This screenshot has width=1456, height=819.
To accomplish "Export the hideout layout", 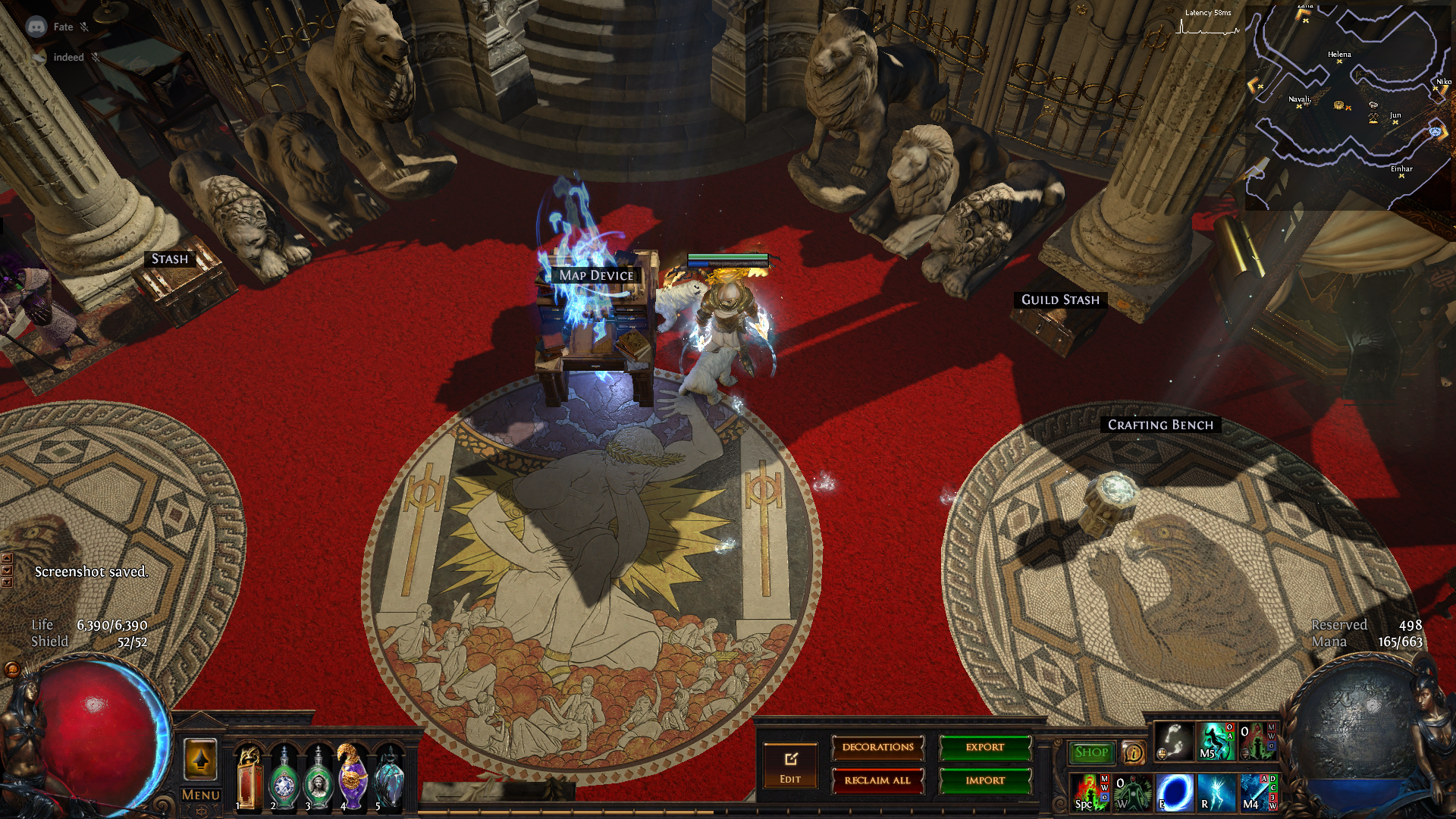I will click(985, 748).
